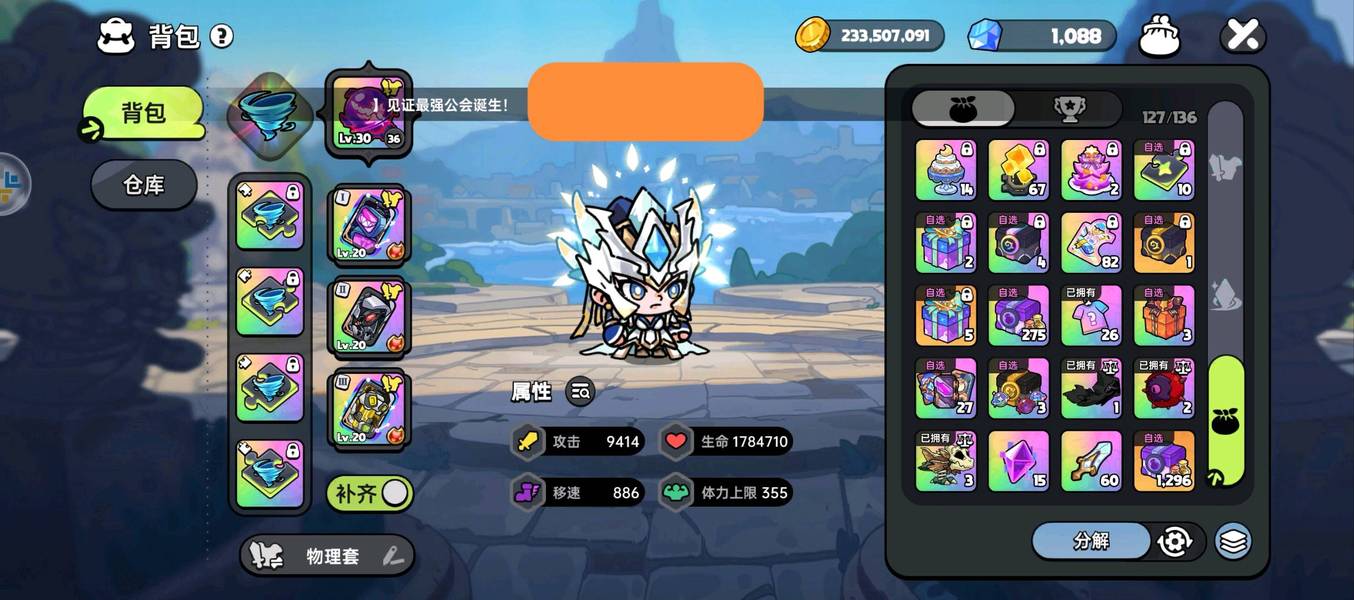1354x600 pixels.
Task: Tap the 分解 decompose button
Action: pyautogui.click(x=1091, y=541)
